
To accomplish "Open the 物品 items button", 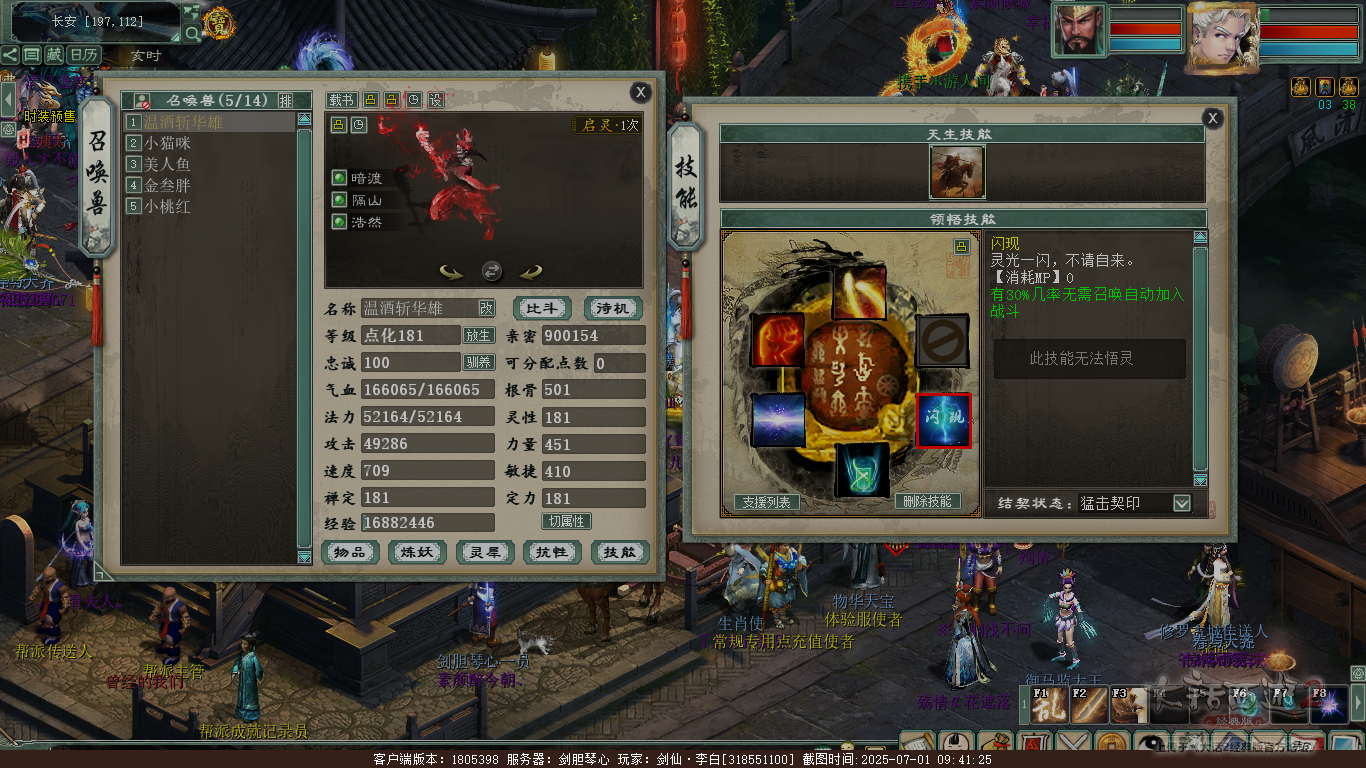I will (350, 552).
